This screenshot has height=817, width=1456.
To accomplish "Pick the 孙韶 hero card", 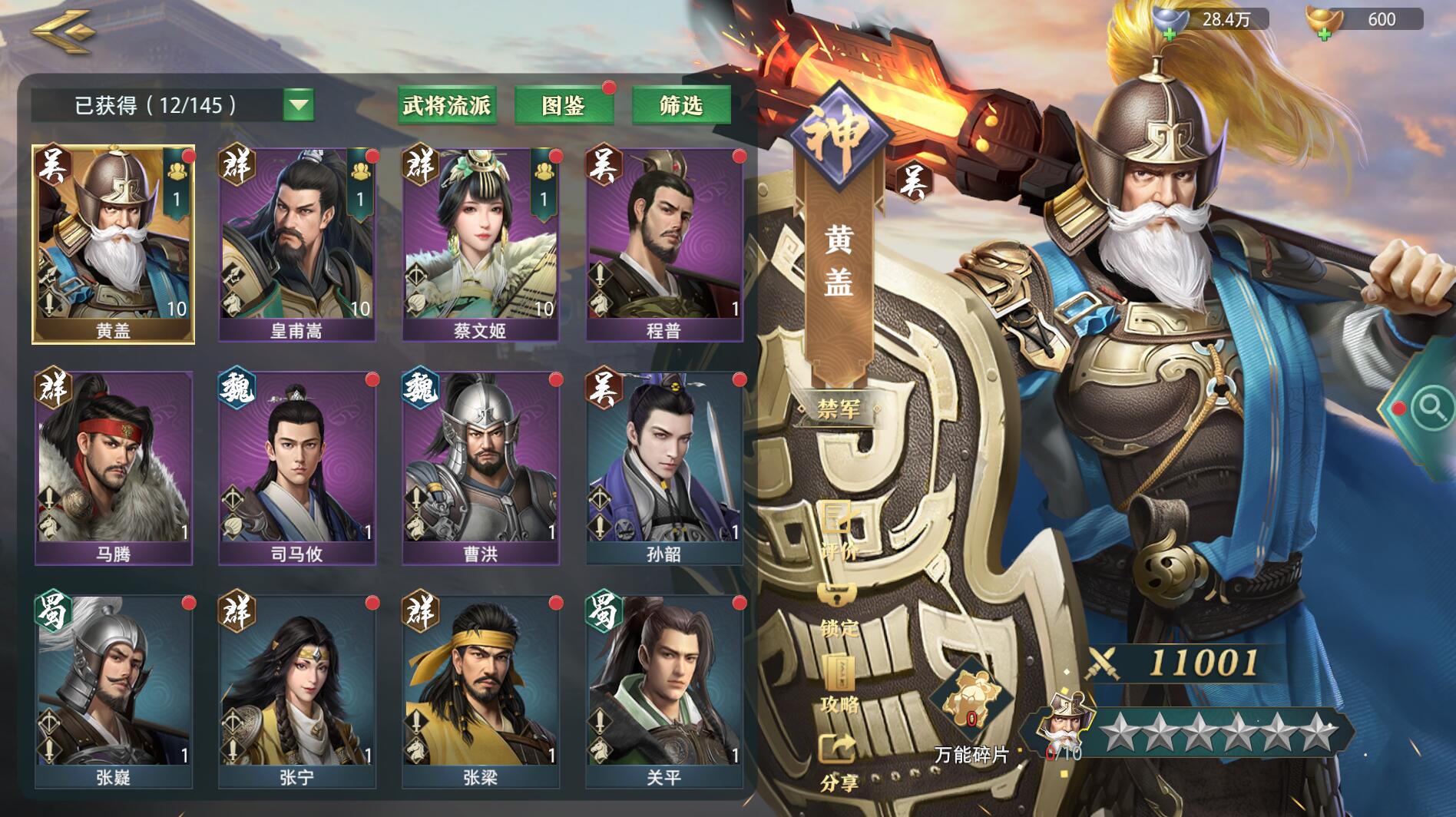I will [x=664, y=468].
